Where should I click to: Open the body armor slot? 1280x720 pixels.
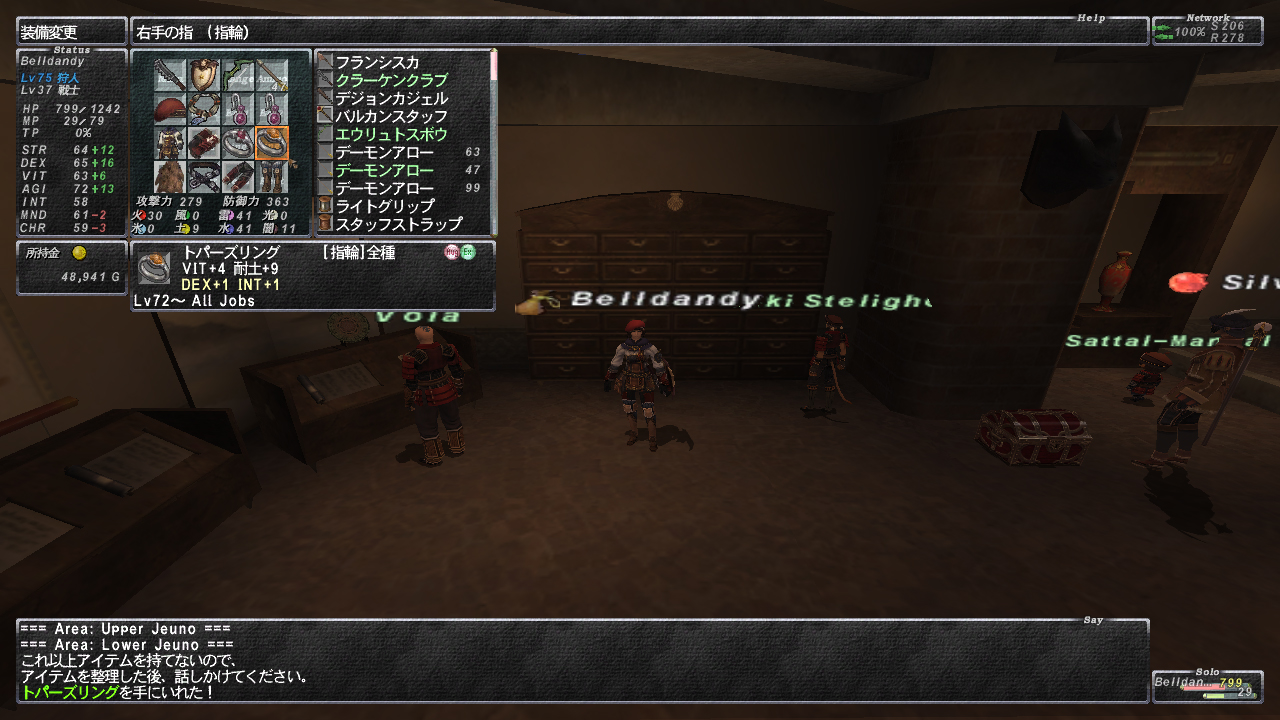click(x=171, y=144)
